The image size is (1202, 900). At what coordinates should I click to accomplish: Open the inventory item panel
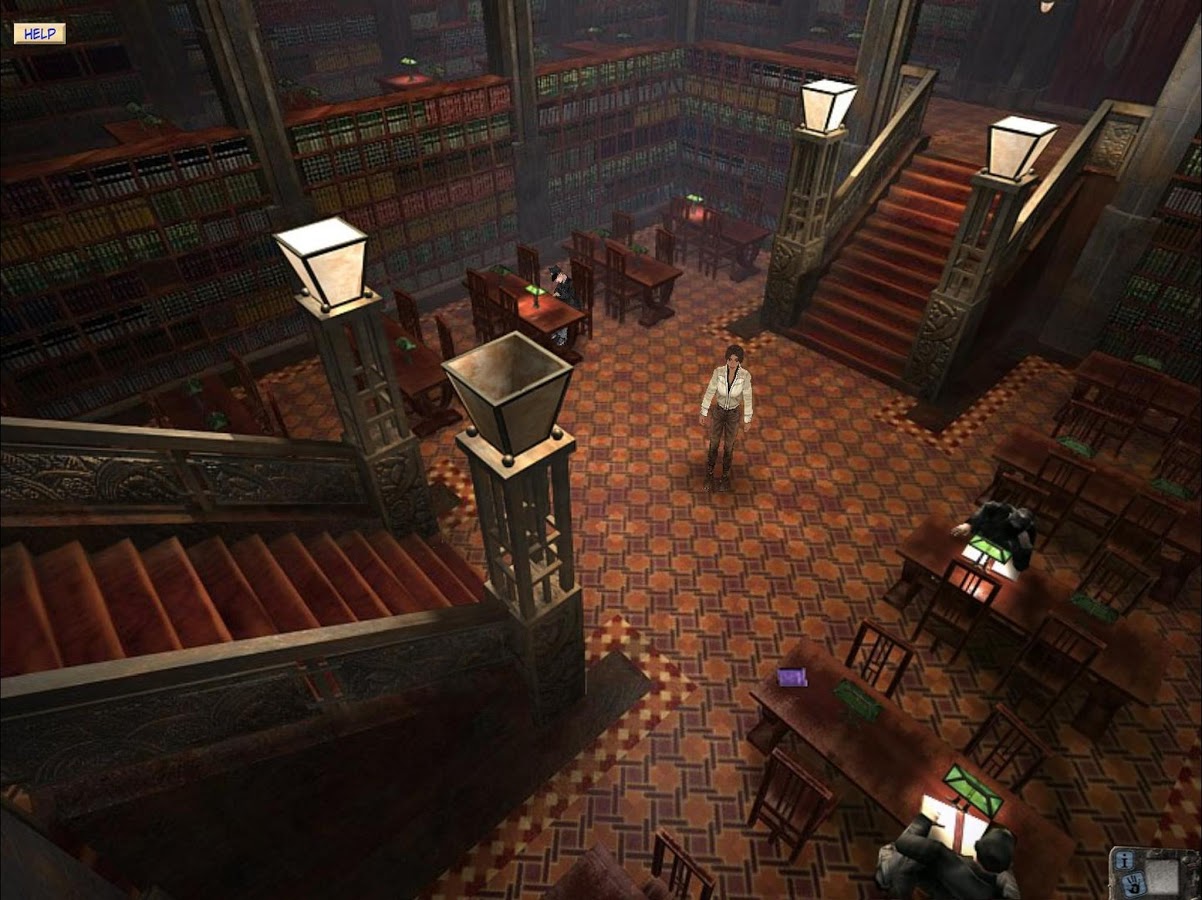pos(1163,876)
